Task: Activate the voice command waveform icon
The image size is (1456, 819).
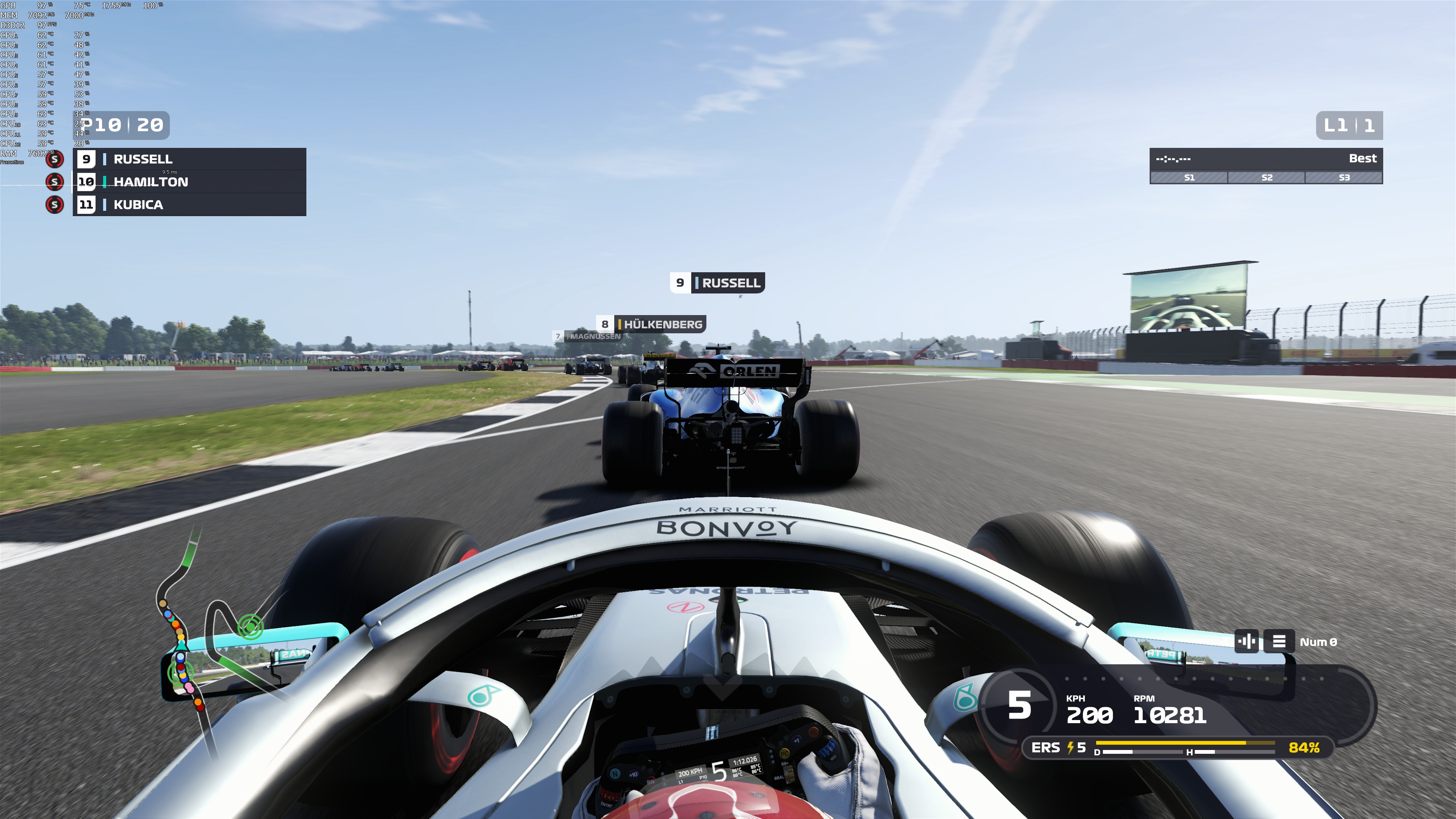Action: point(1246,642)
